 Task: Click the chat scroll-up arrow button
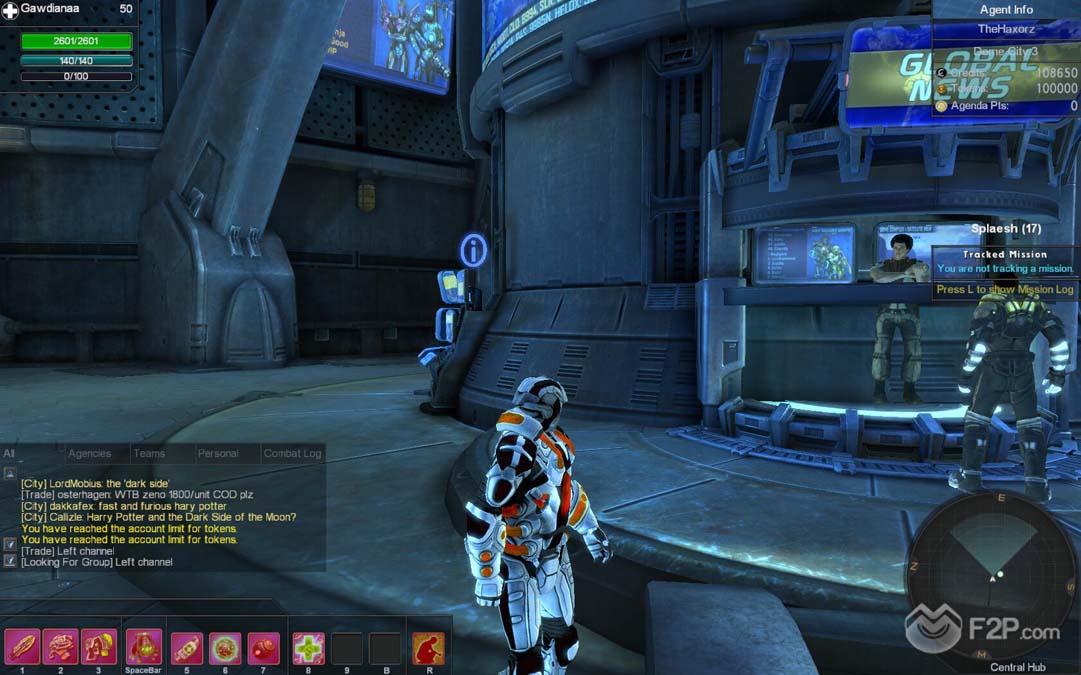tap(10, 473)
